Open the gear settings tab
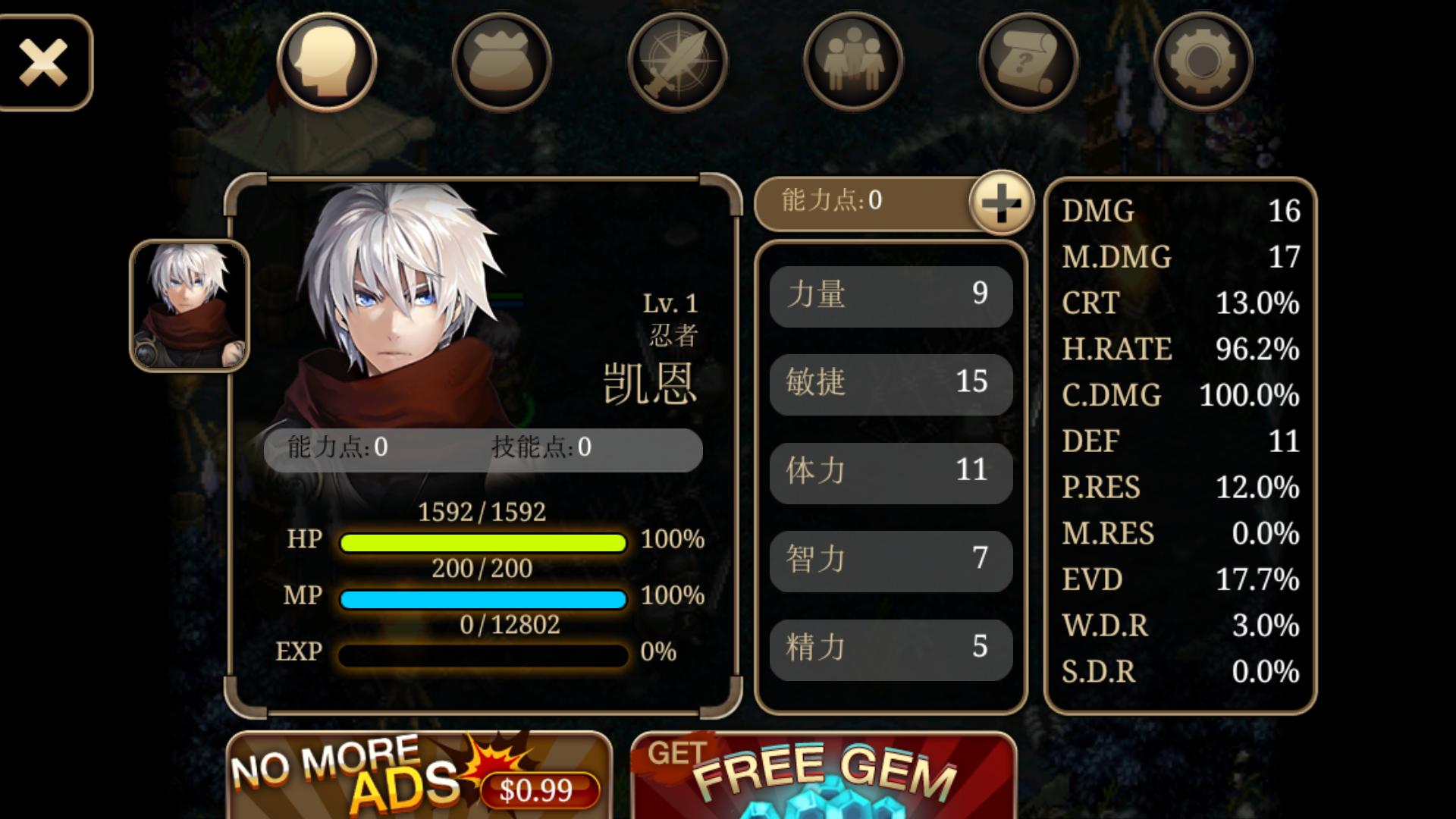The height and width of the screenshot is (819, 1456). 1203,62
